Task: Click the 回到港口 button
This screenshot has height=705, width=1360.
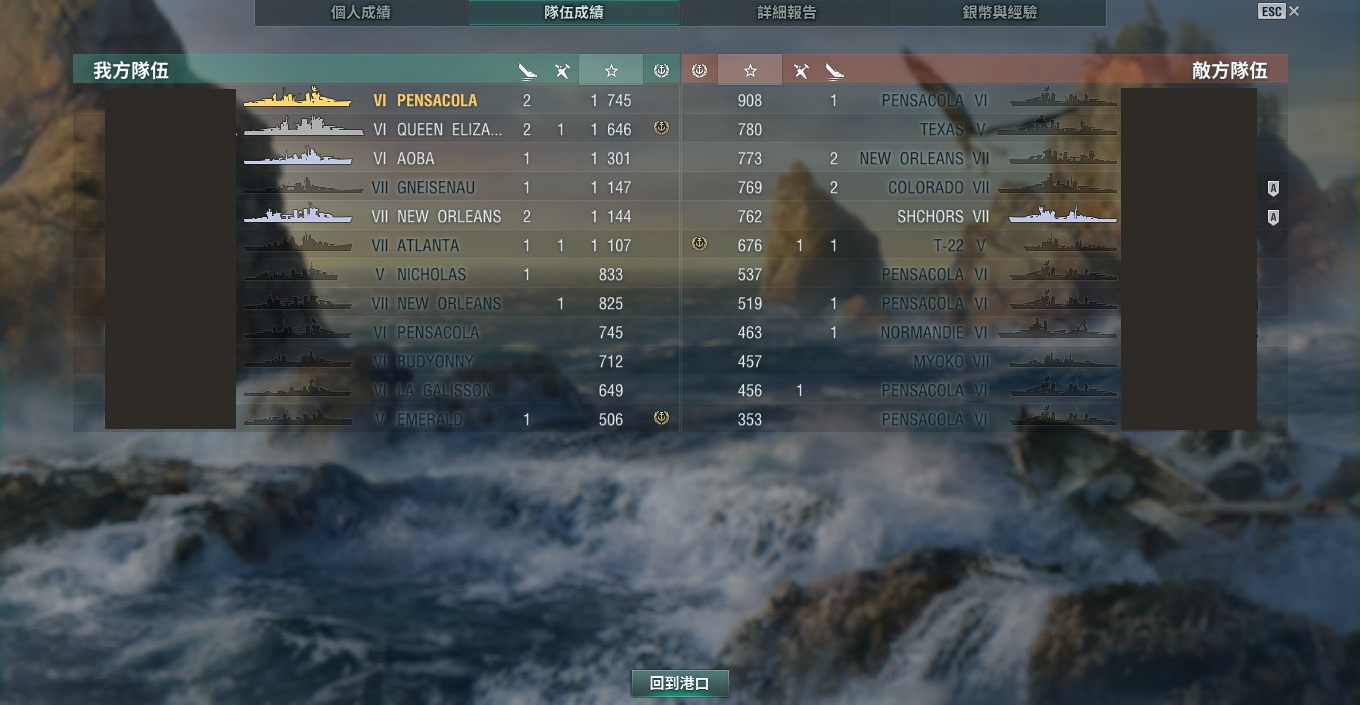Action: point(680,683)
